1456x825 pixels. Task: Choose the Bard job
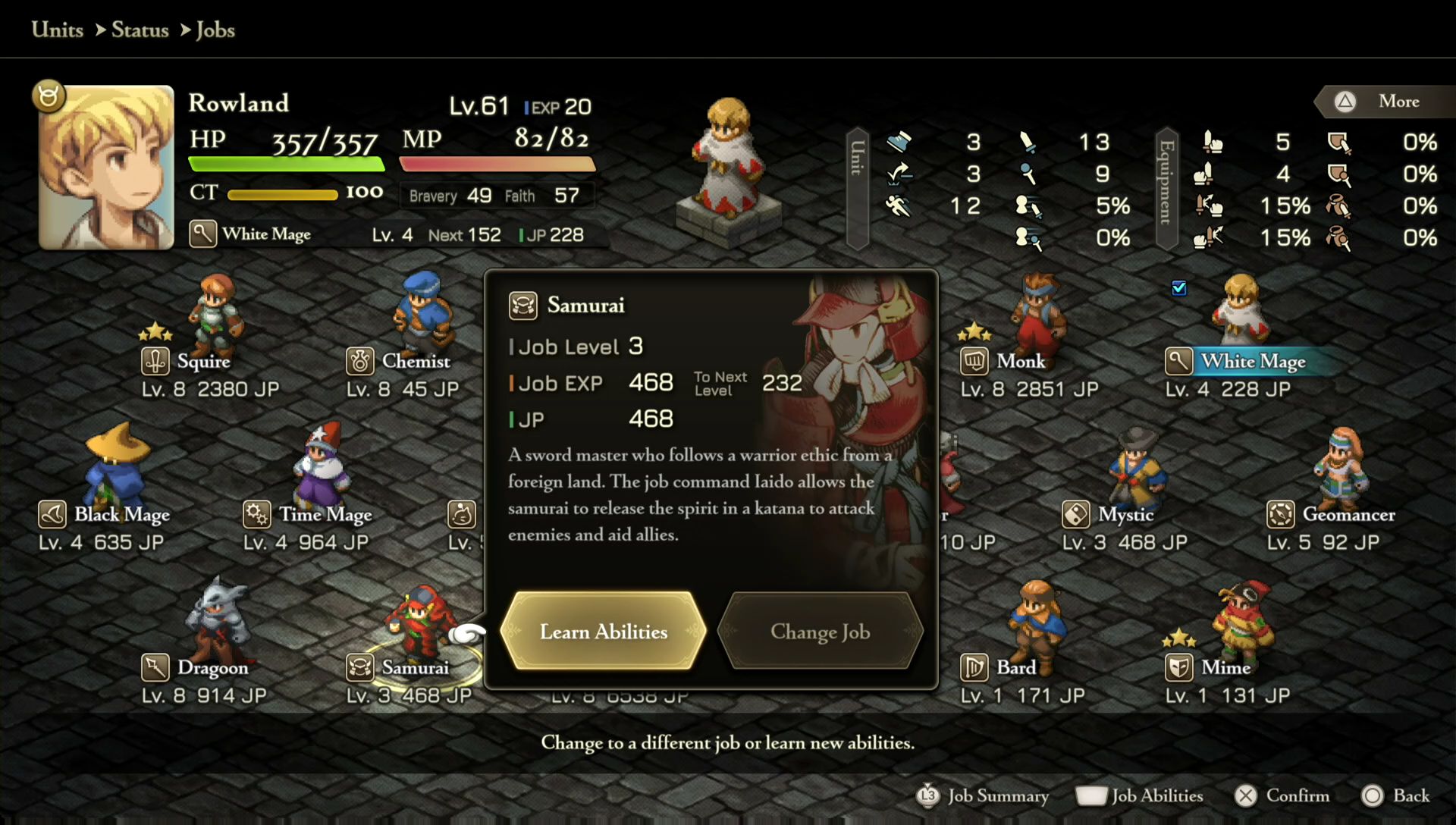tap(1015, 667)
